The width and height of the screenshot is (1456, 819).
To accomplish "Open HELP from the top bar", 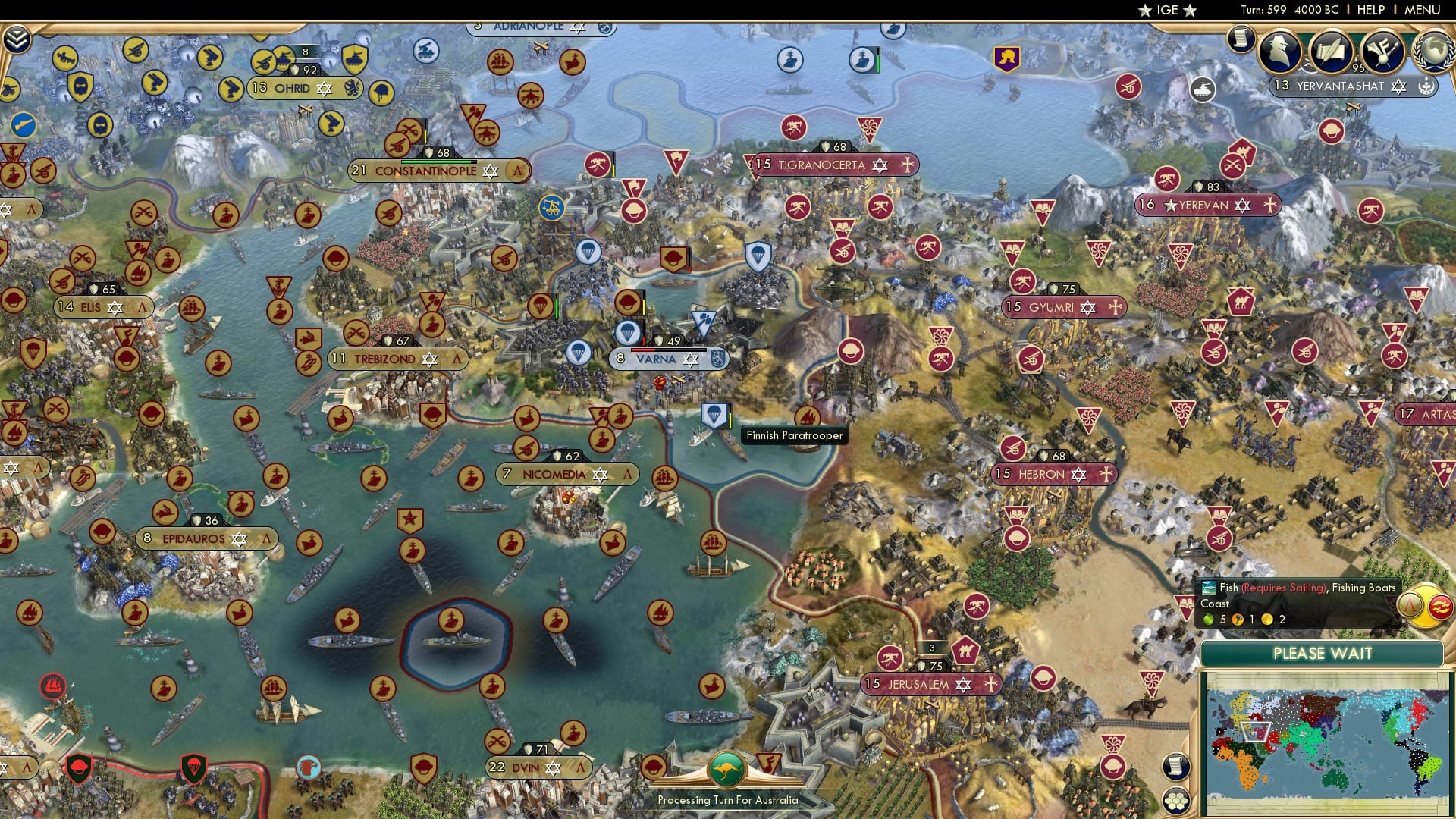I will [x=1372, y=10].
